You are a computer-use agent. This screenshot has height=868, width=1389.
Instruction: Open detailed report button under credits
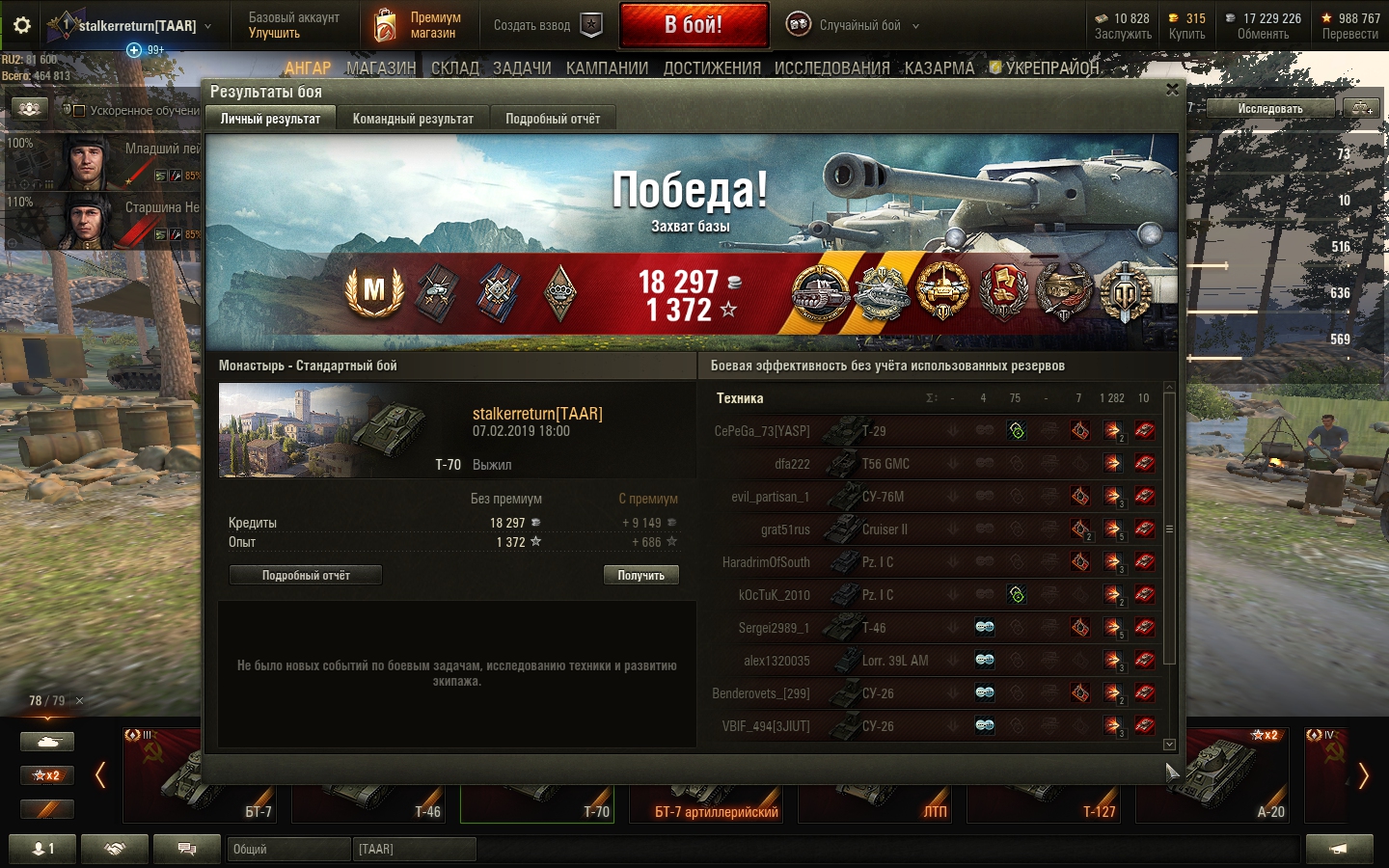pos(306,575)
